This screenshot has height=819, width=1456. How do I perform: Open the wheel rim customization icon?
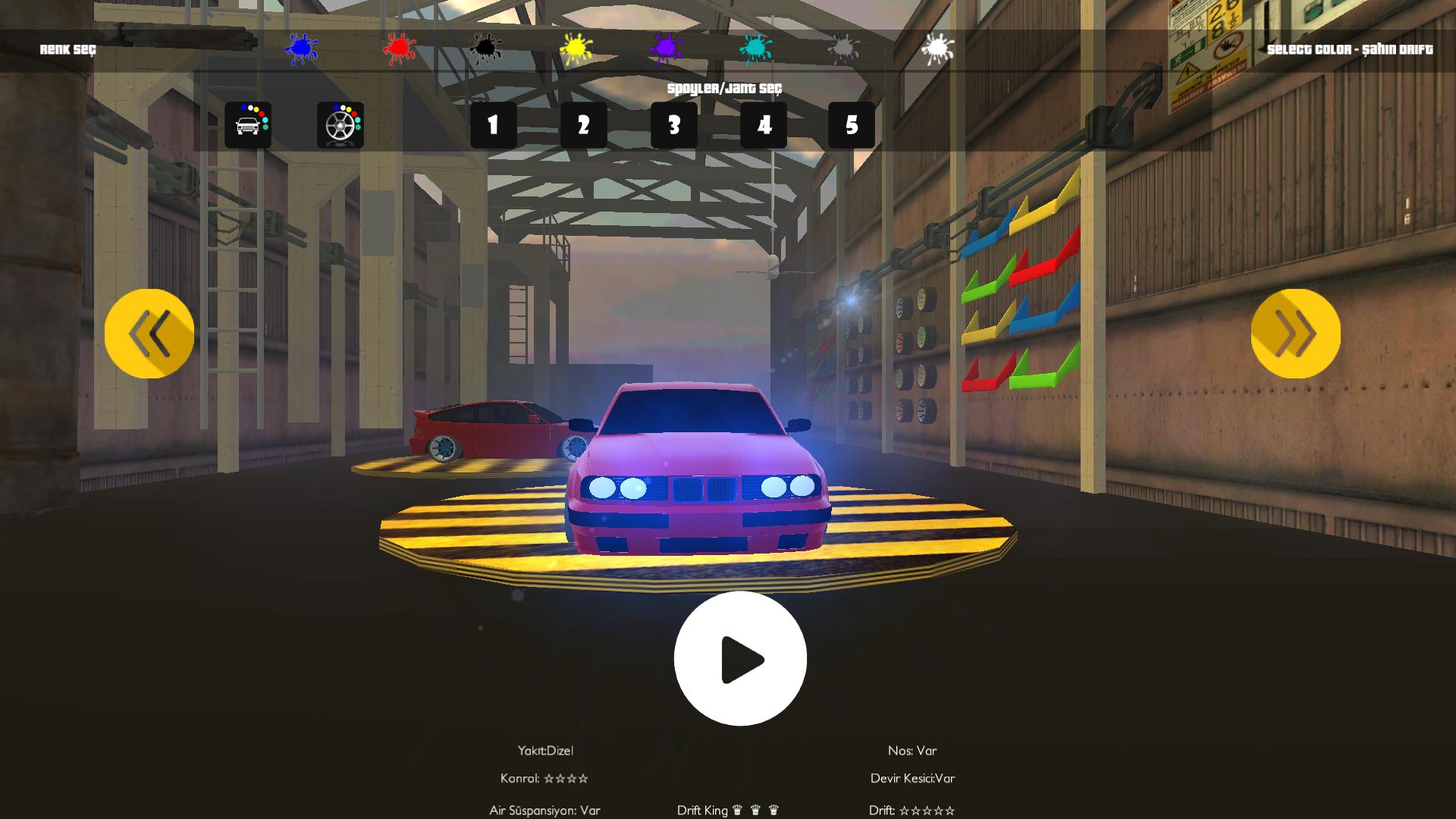pyautogui.click(x=340, y=124)
